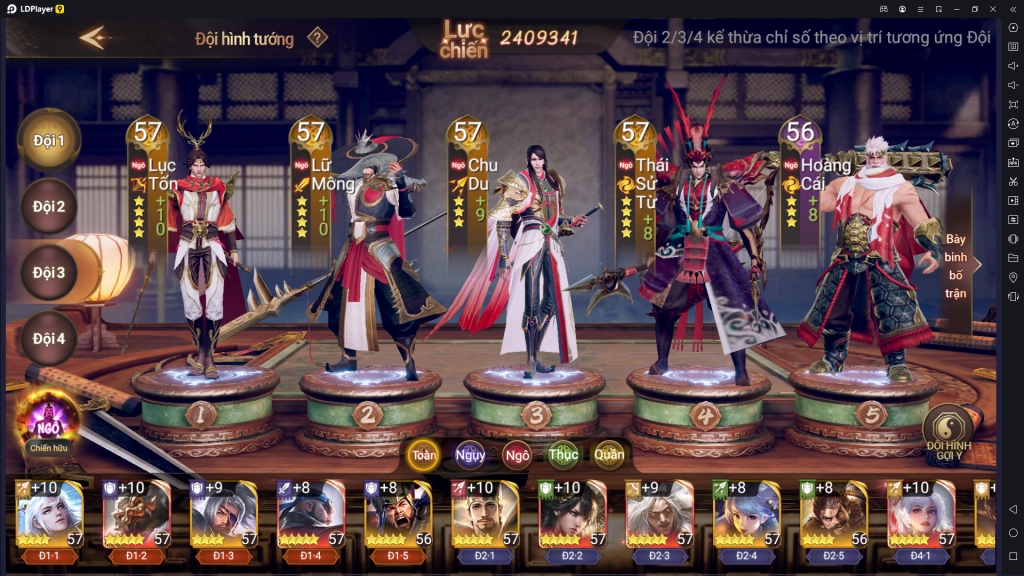Filter heroes by Ngụy faction
Screen dimensions: 1024x576
click(470, 454)
